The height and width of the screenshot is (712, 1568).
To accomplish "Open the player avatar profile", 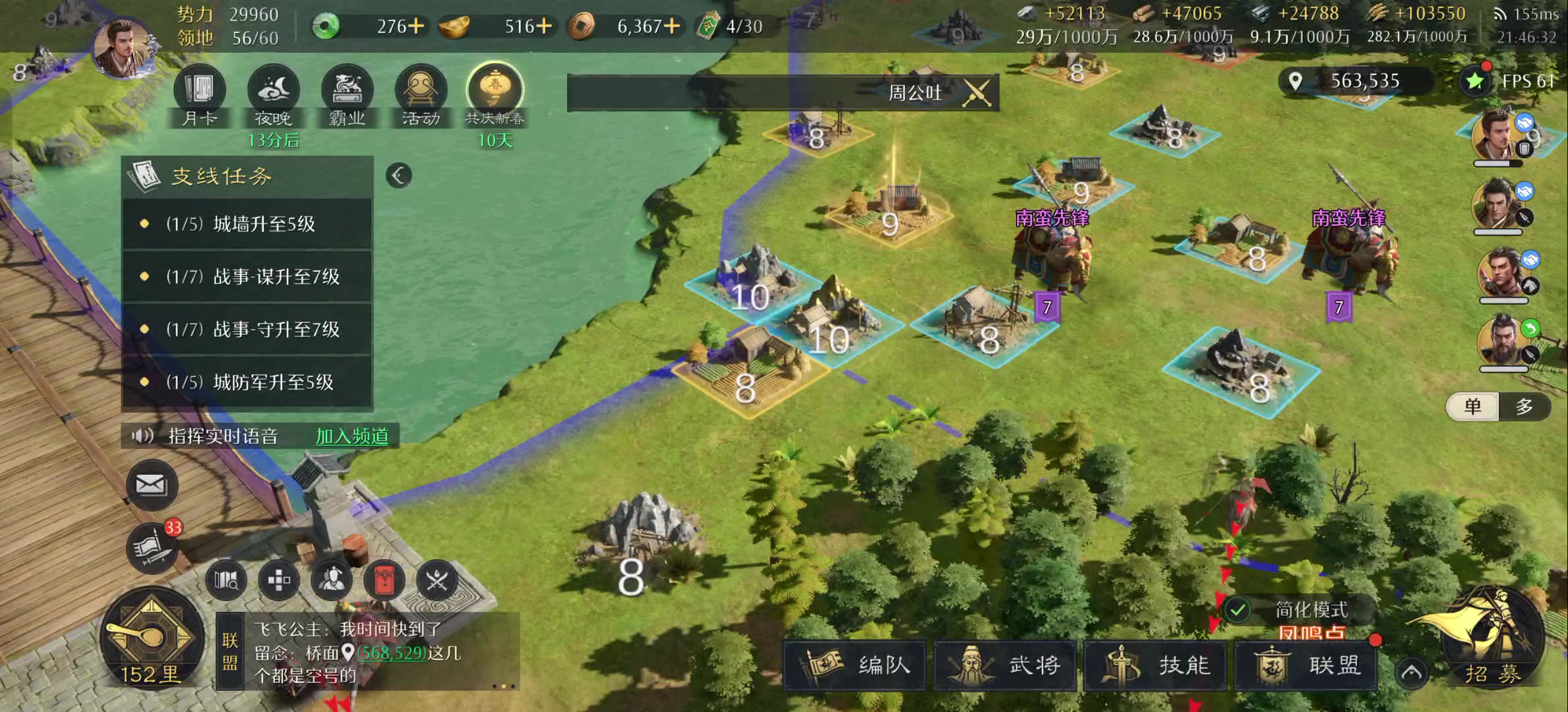I will (x=123, y=47).
